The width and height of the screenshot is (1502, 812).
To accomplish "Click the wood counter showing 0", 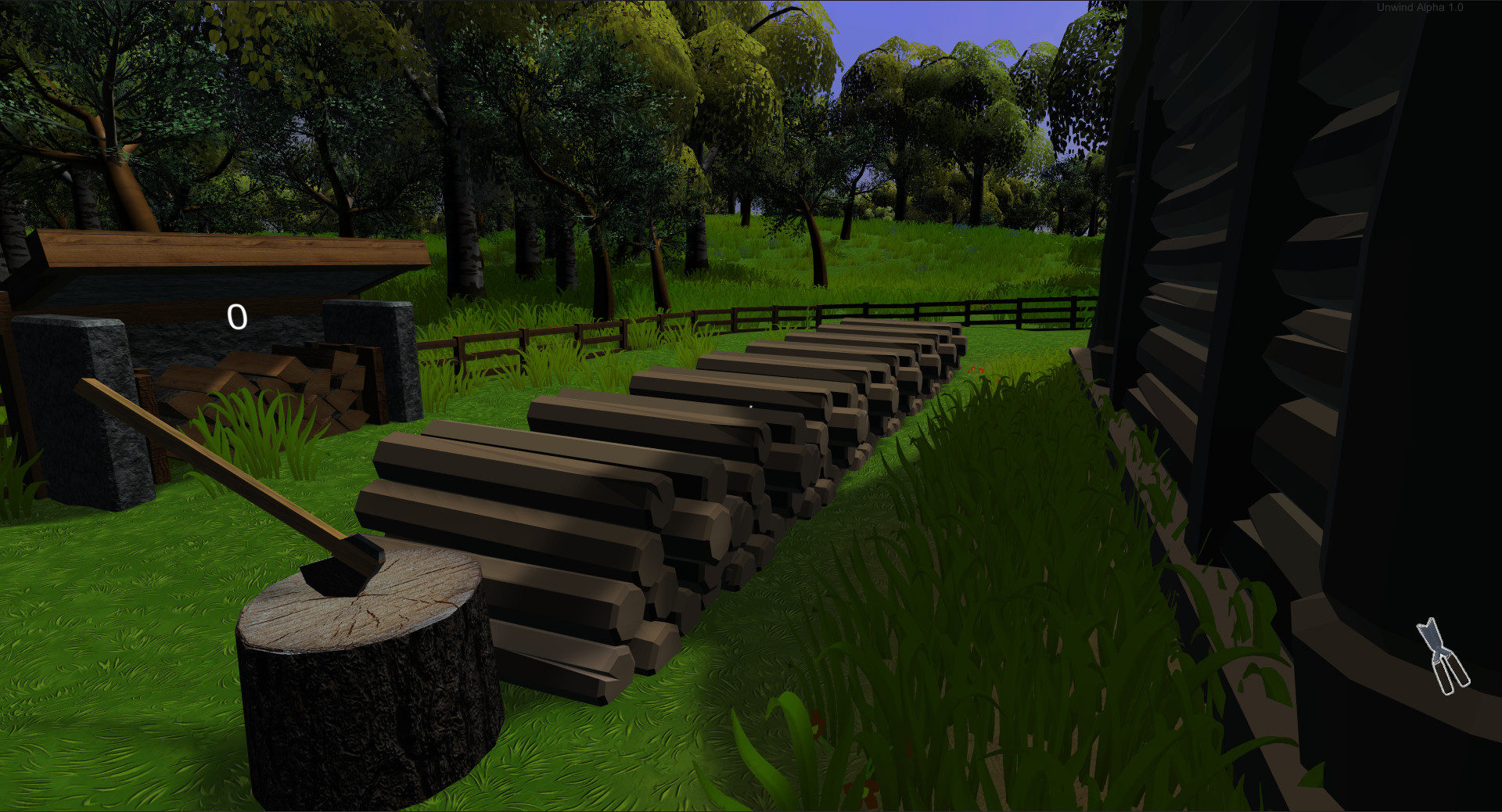I will [x=236, y=317].
